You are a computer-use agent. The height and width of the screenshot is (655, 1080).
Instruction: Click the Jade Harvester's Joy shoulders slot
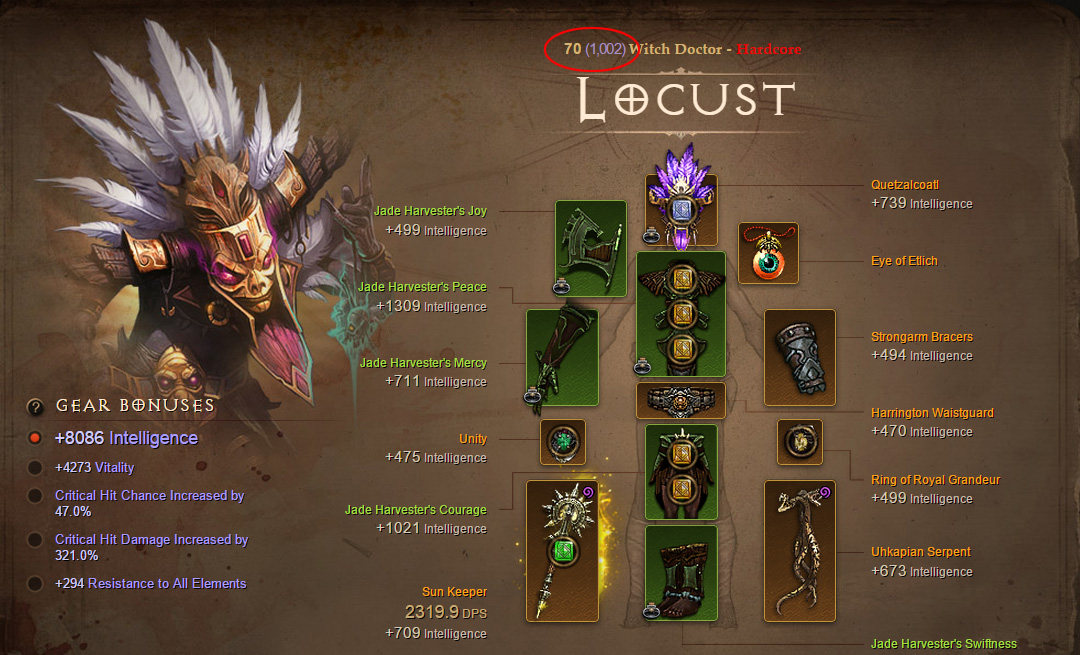pyautogui.click(x=591, y=248)
